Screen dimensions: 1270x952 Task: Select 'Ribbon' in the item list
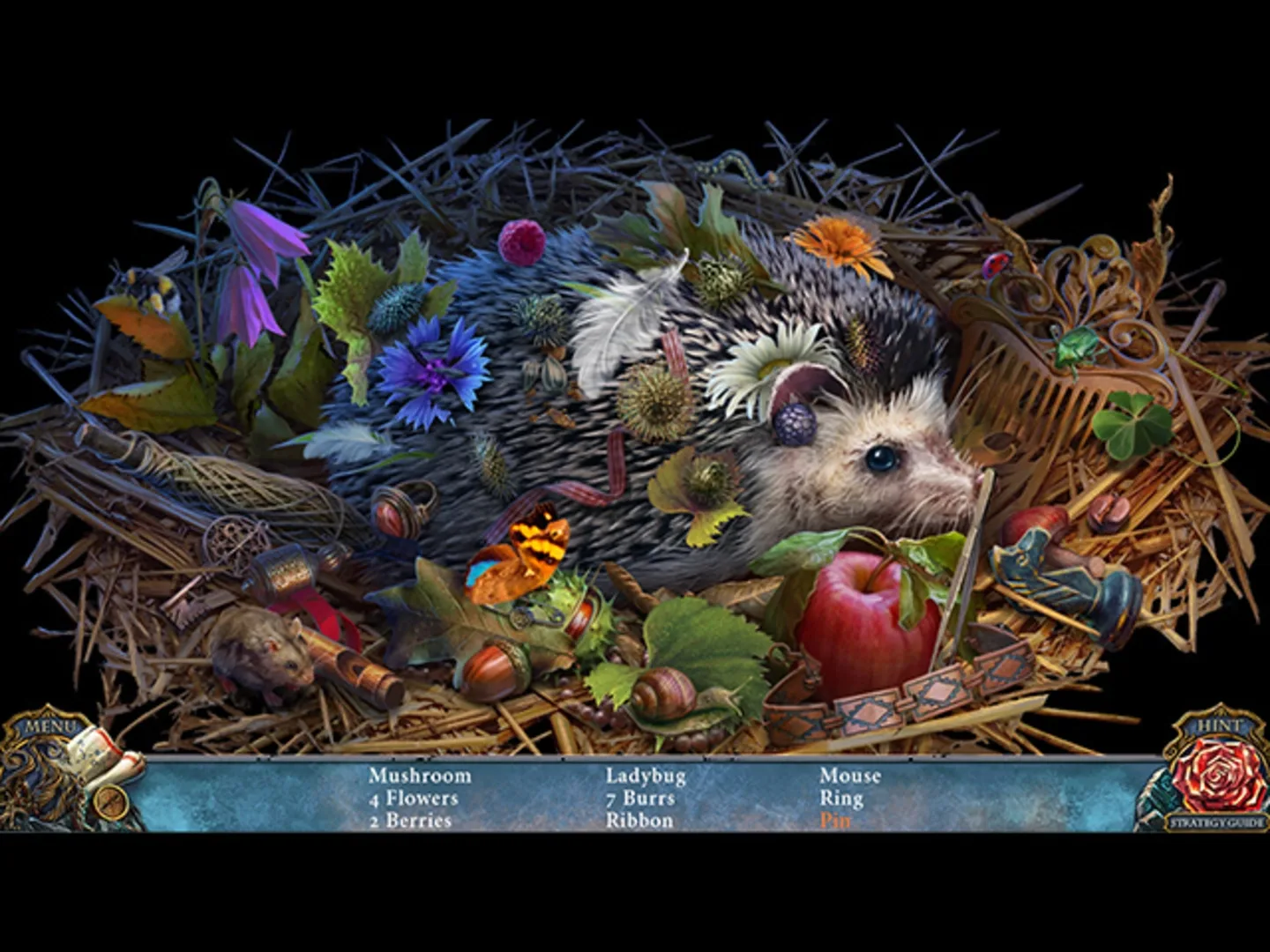click(639, 820)
